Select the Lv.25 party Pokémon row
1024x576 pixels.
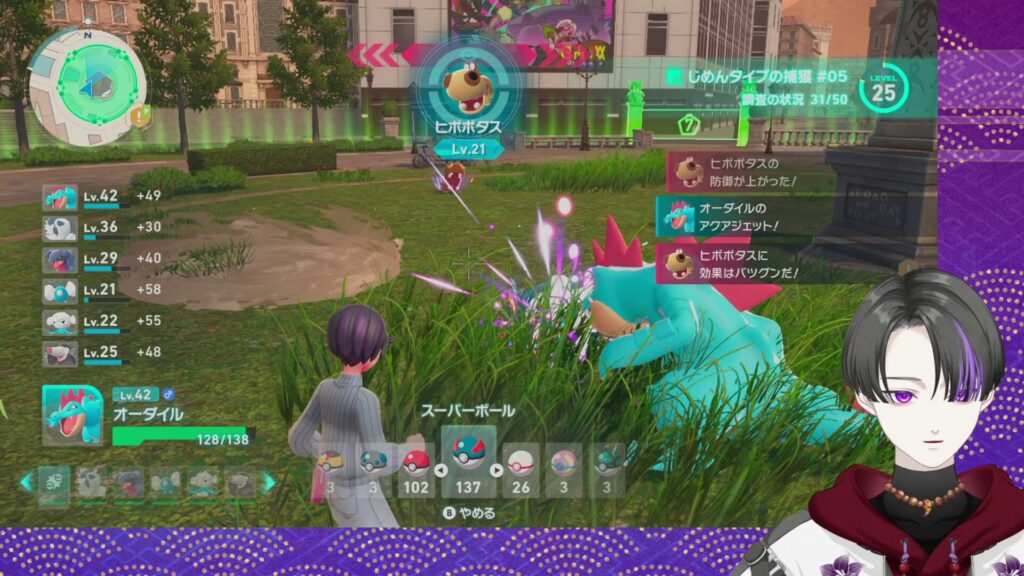[x=100, y=353]
